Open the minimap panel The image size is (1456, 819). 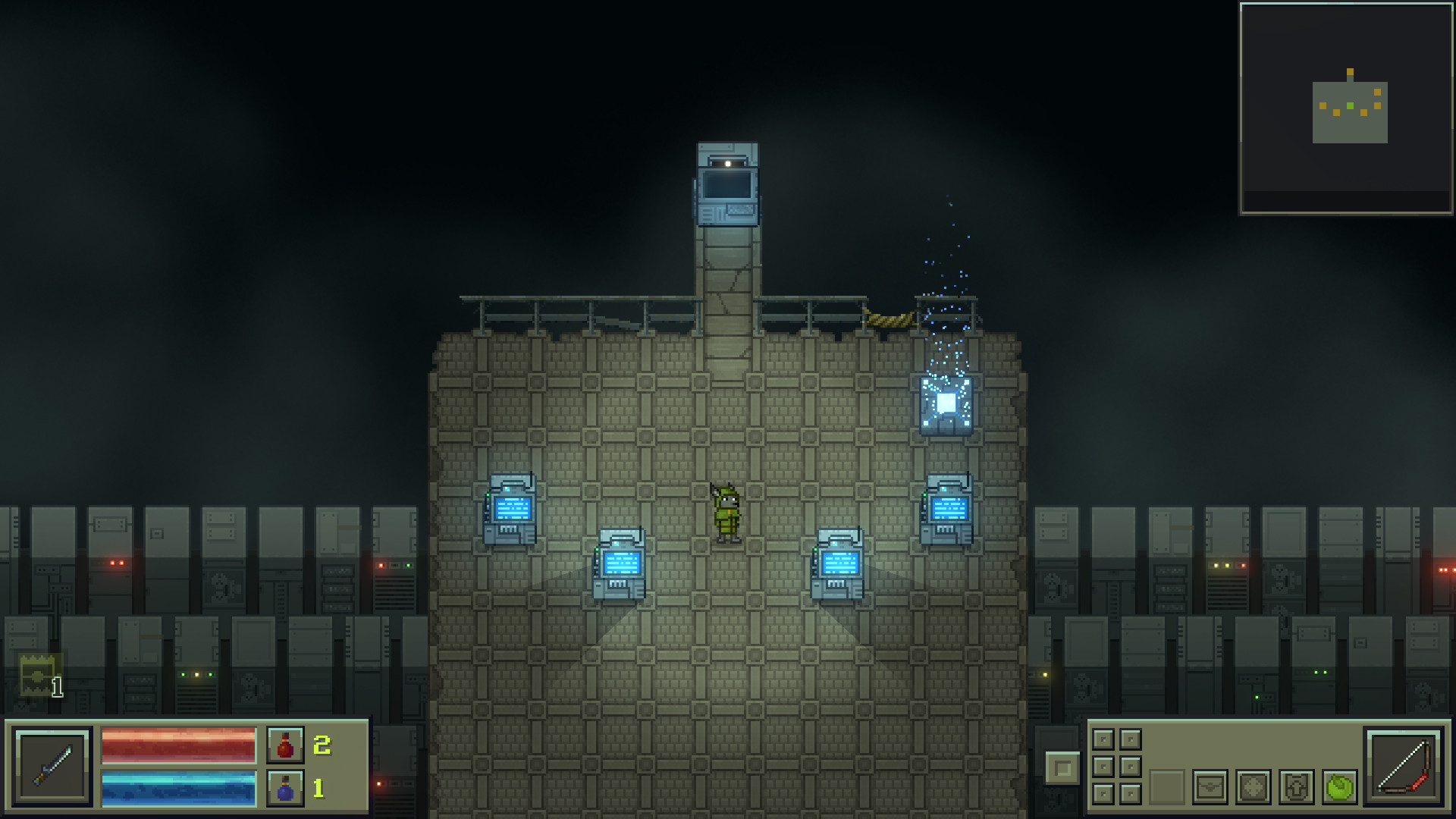click(1345, 108)
